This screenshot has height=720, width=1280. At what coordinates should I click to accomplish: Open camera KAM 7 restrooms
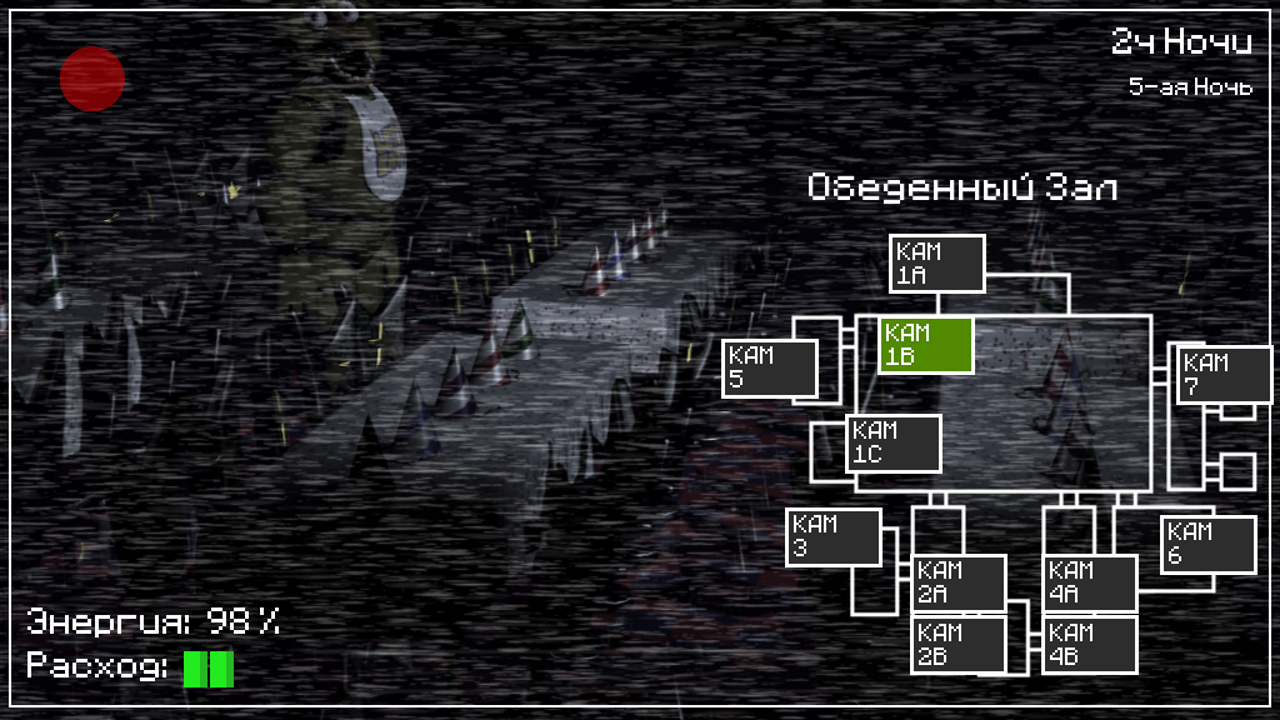(1222, 373)
